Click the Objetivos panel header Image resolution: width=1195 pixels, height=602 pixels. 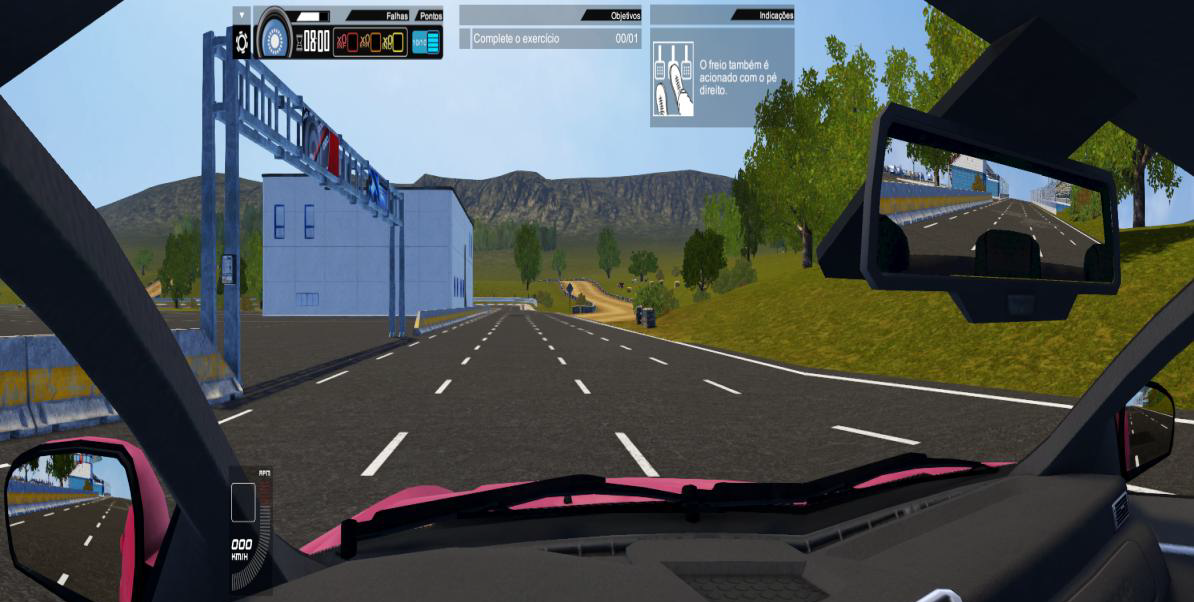tap(550, 16)
